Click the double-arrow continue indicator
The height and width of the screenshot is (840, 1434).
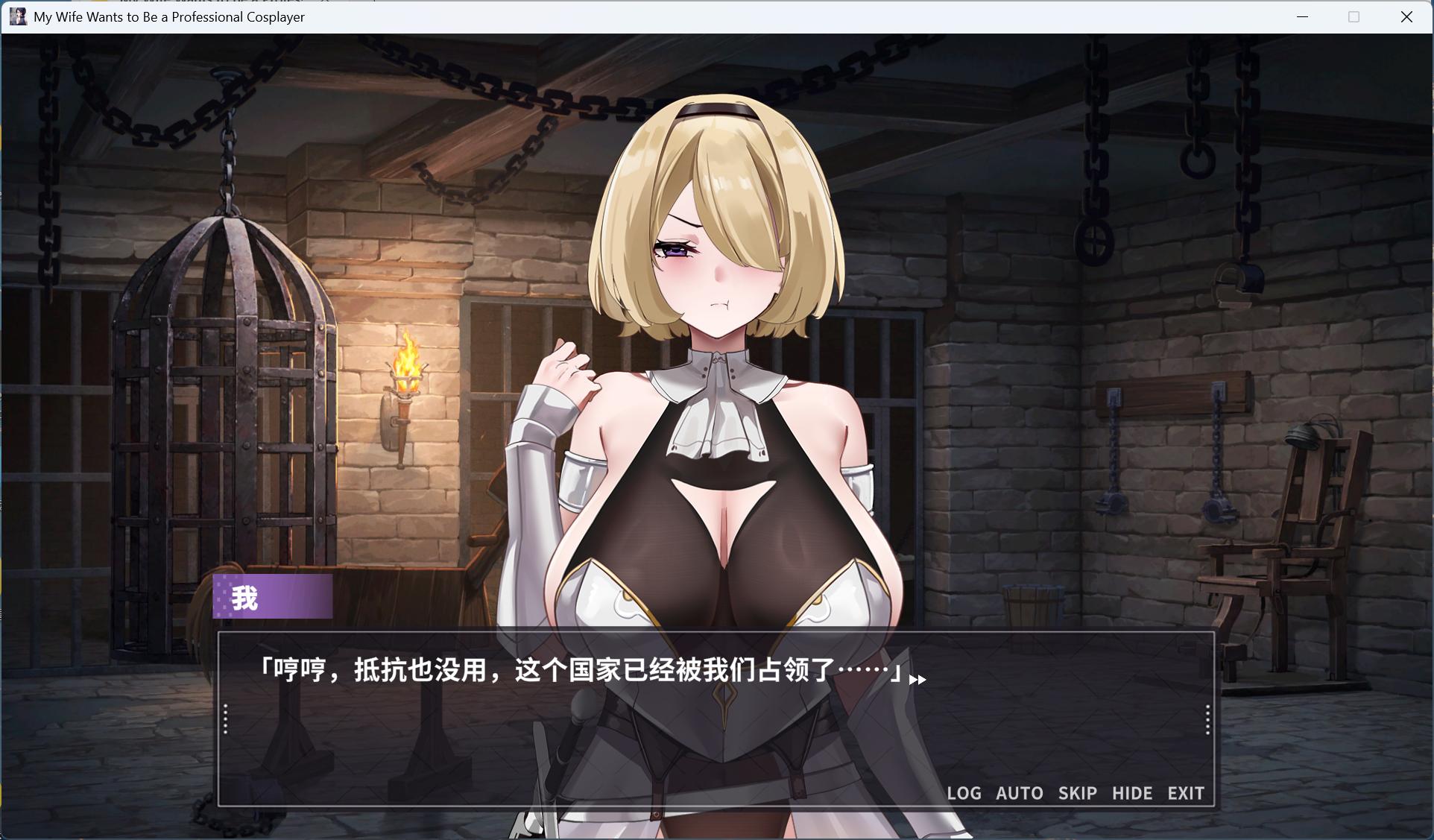pyautogui.click(x=917, y=679)
